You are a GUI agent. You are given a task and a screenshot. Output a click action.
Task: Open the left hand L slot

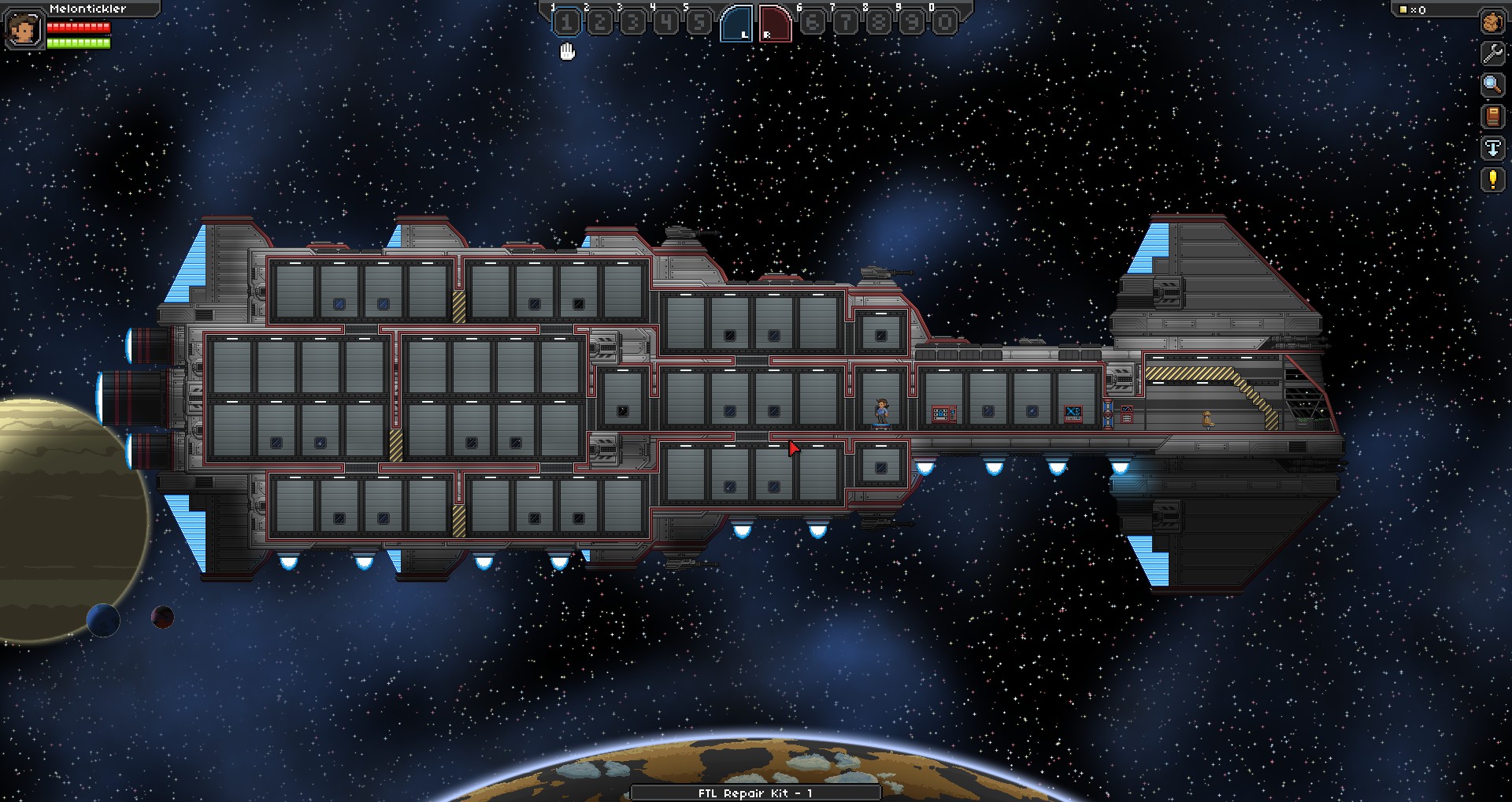[739, 22]
